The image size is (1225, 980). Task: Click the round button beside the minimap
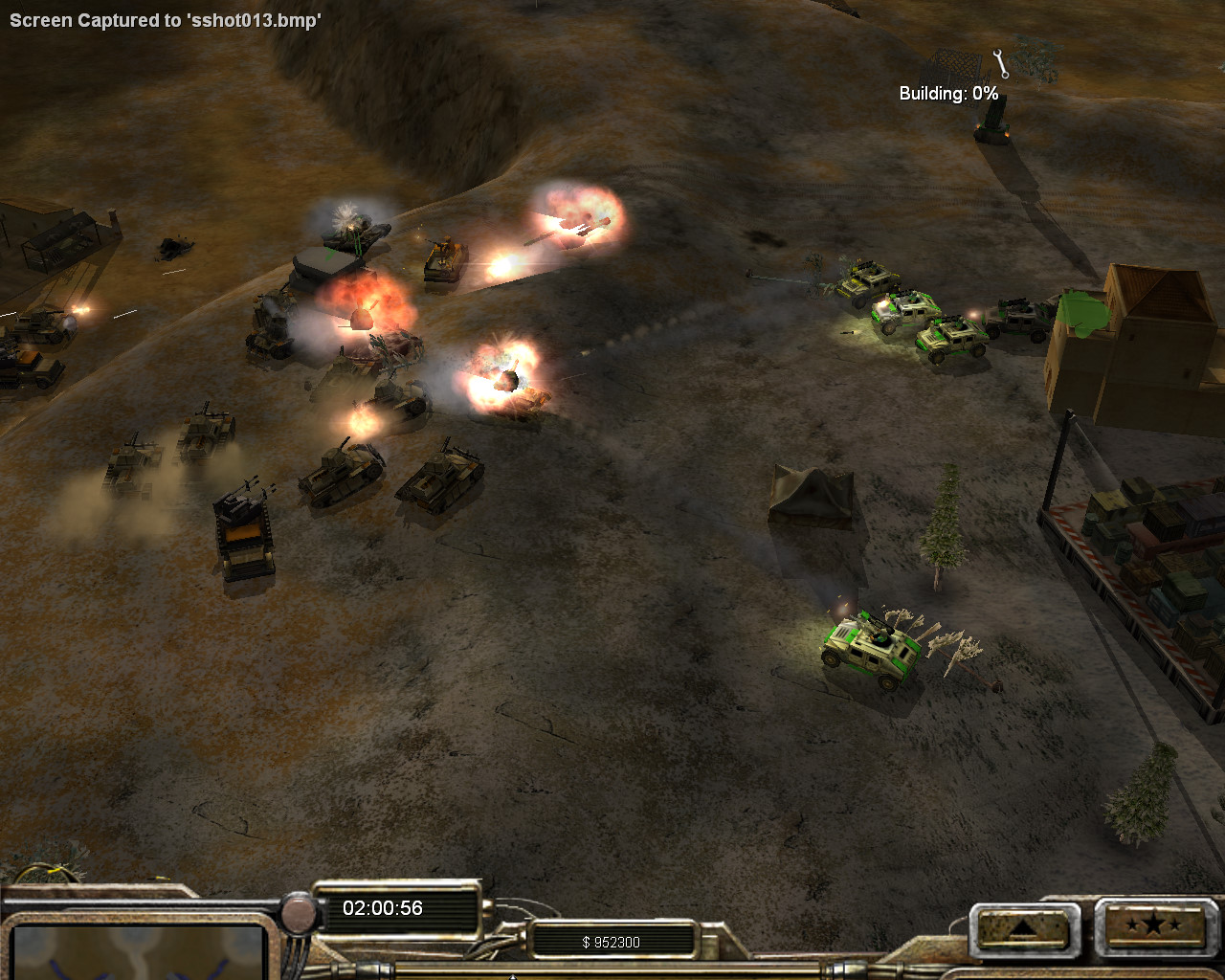coord(300,914)
